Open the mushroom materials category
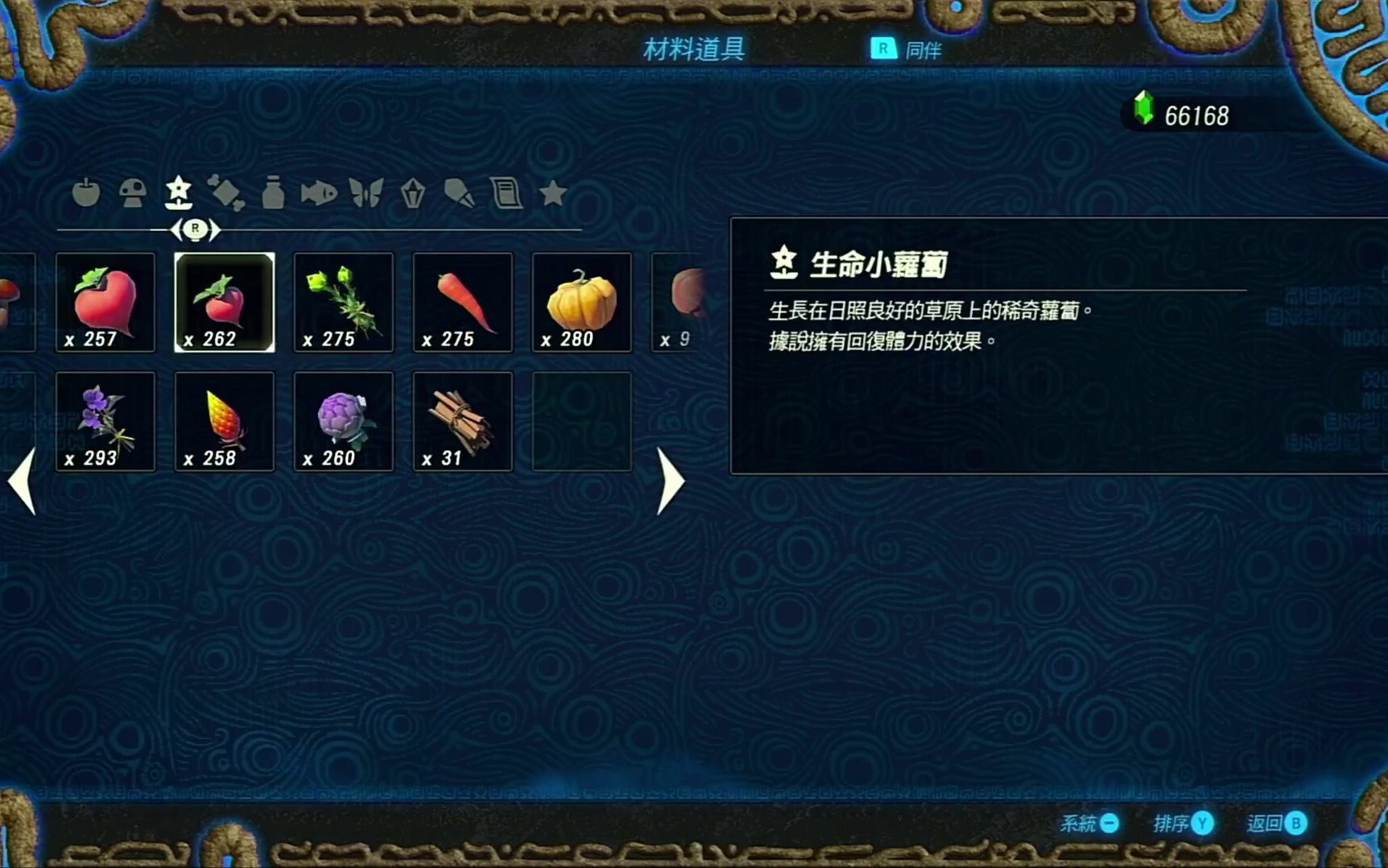Viewport: 1388px width, 868px height. pyautogui.click(x=133, y=192)
